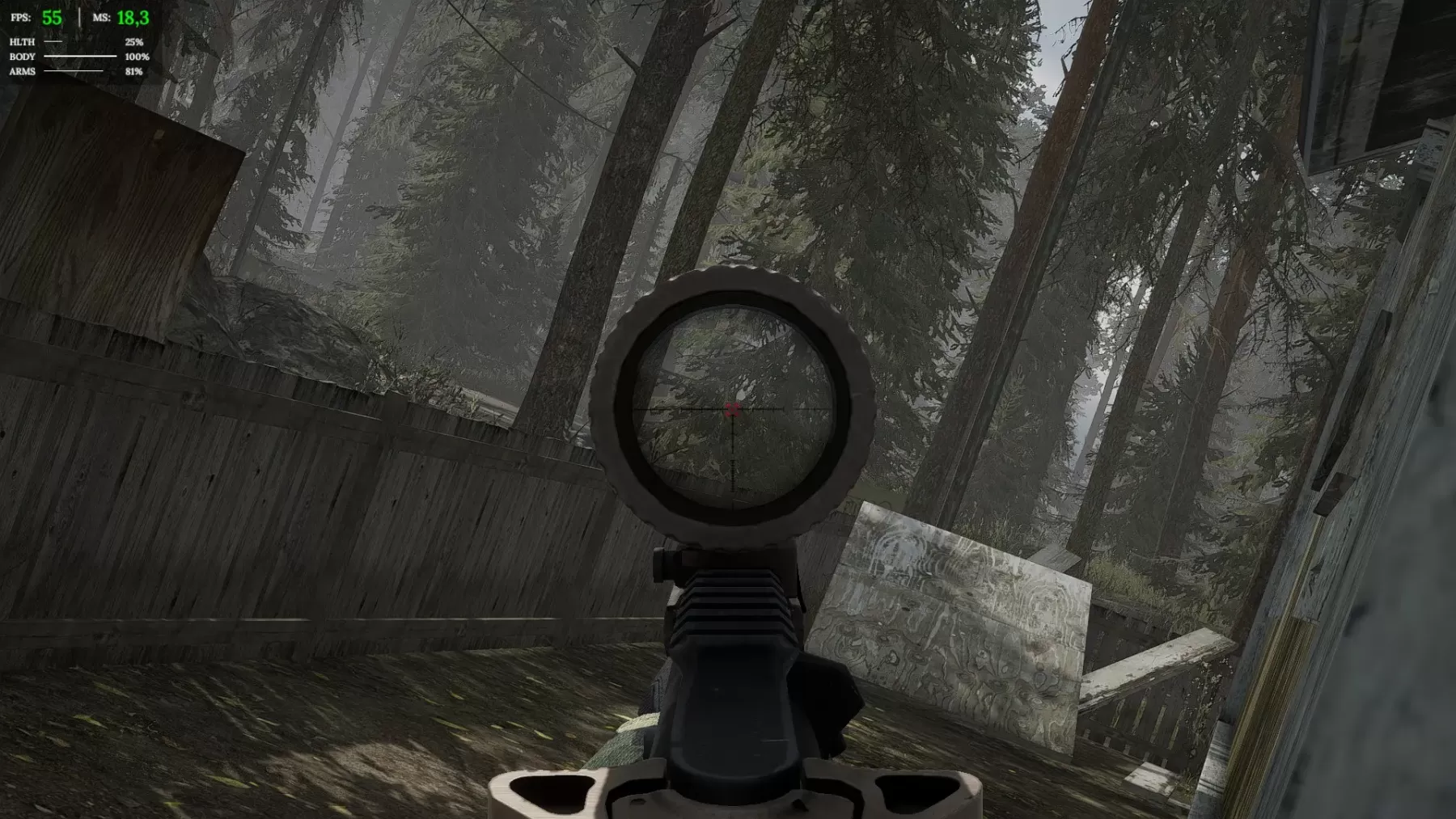
Task: Click the 25% health percentage readout
Action: (133, 41)
